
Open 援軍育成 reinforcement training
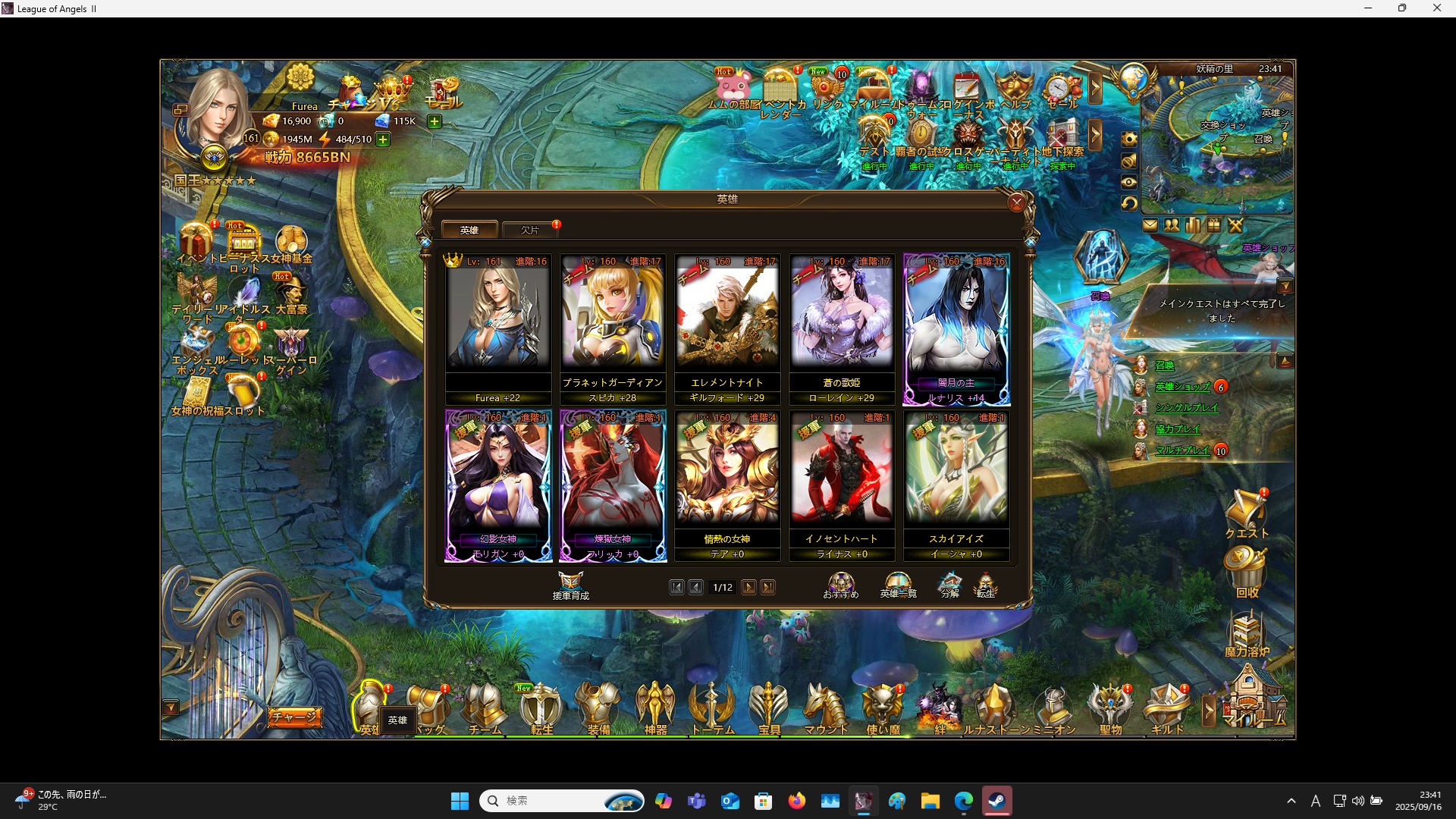tap(570, 585)
